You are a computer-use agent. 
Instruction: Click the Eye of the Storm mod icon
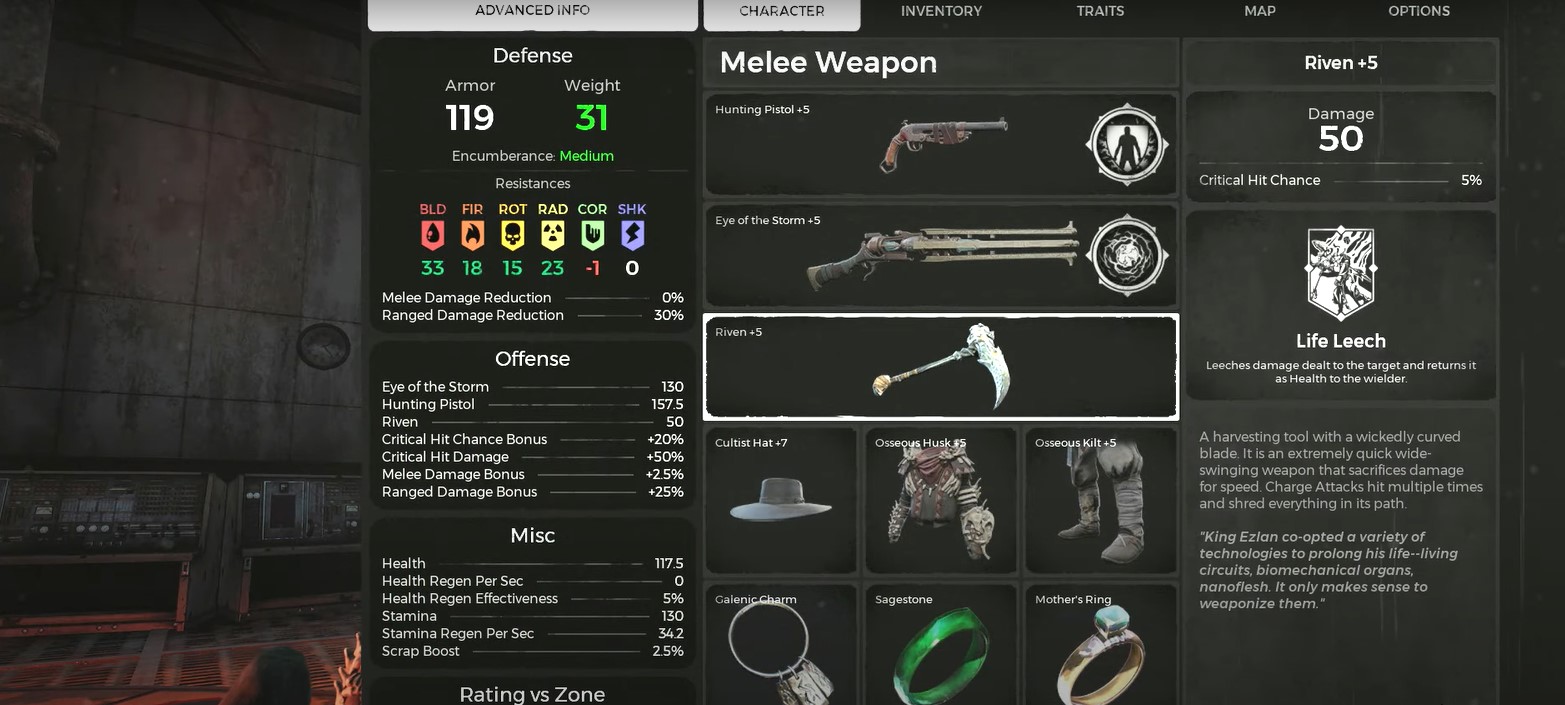(x=1127, y=255)
